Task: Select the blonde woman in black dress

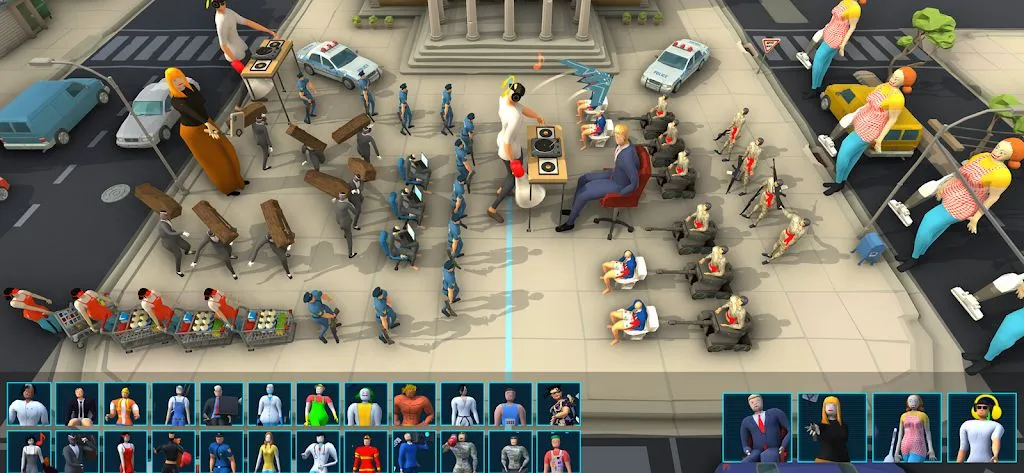Action: [x=831, y=427]
